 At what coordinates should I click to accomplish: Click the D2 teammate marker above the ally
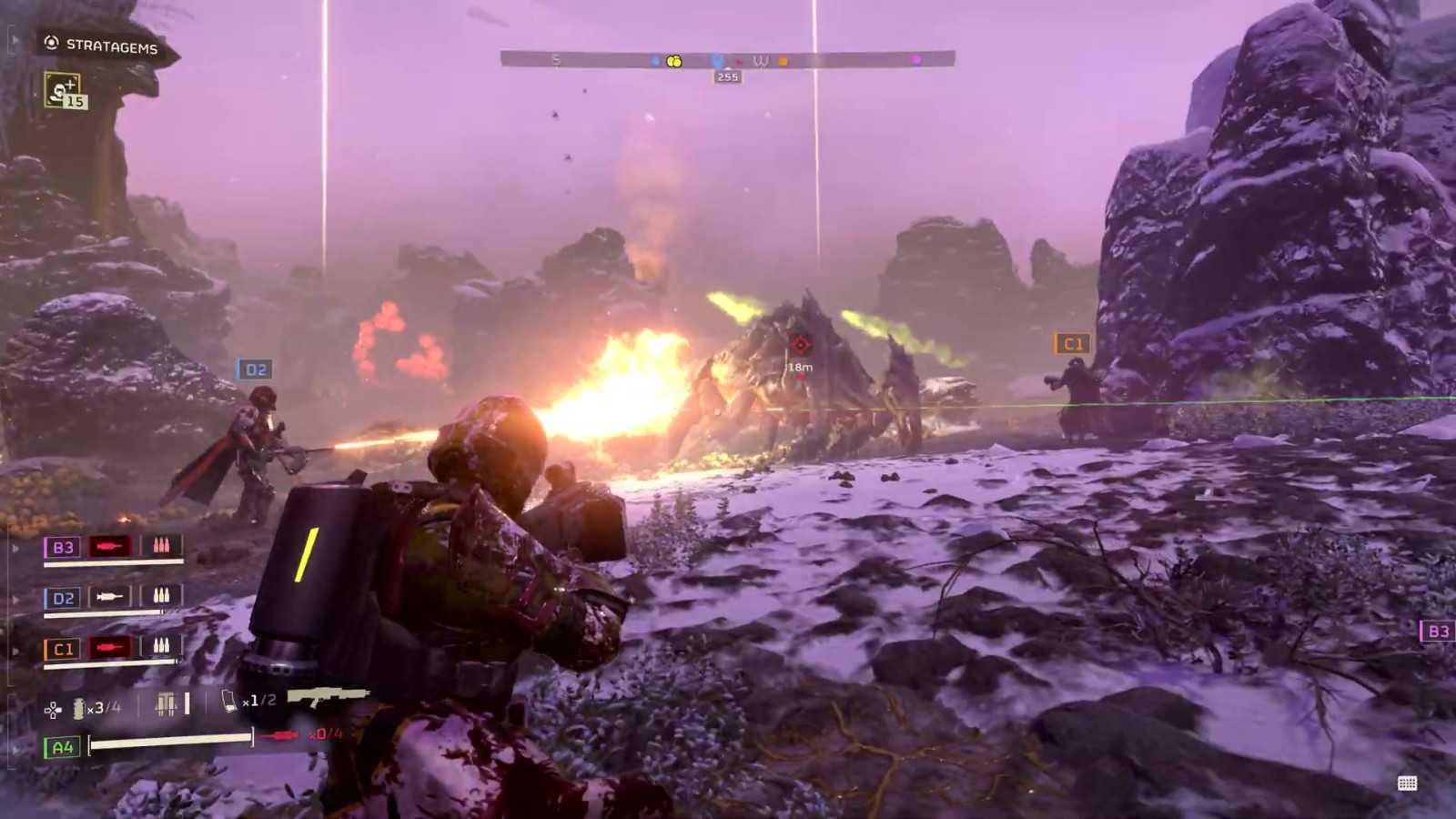(255, 369)
